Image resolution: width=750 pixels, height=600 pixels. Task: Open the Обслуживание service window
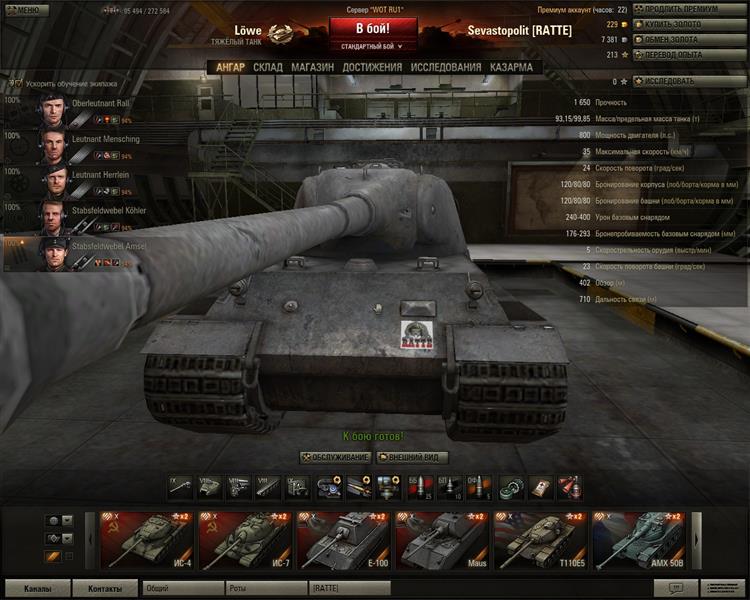[x=334, y=457]
